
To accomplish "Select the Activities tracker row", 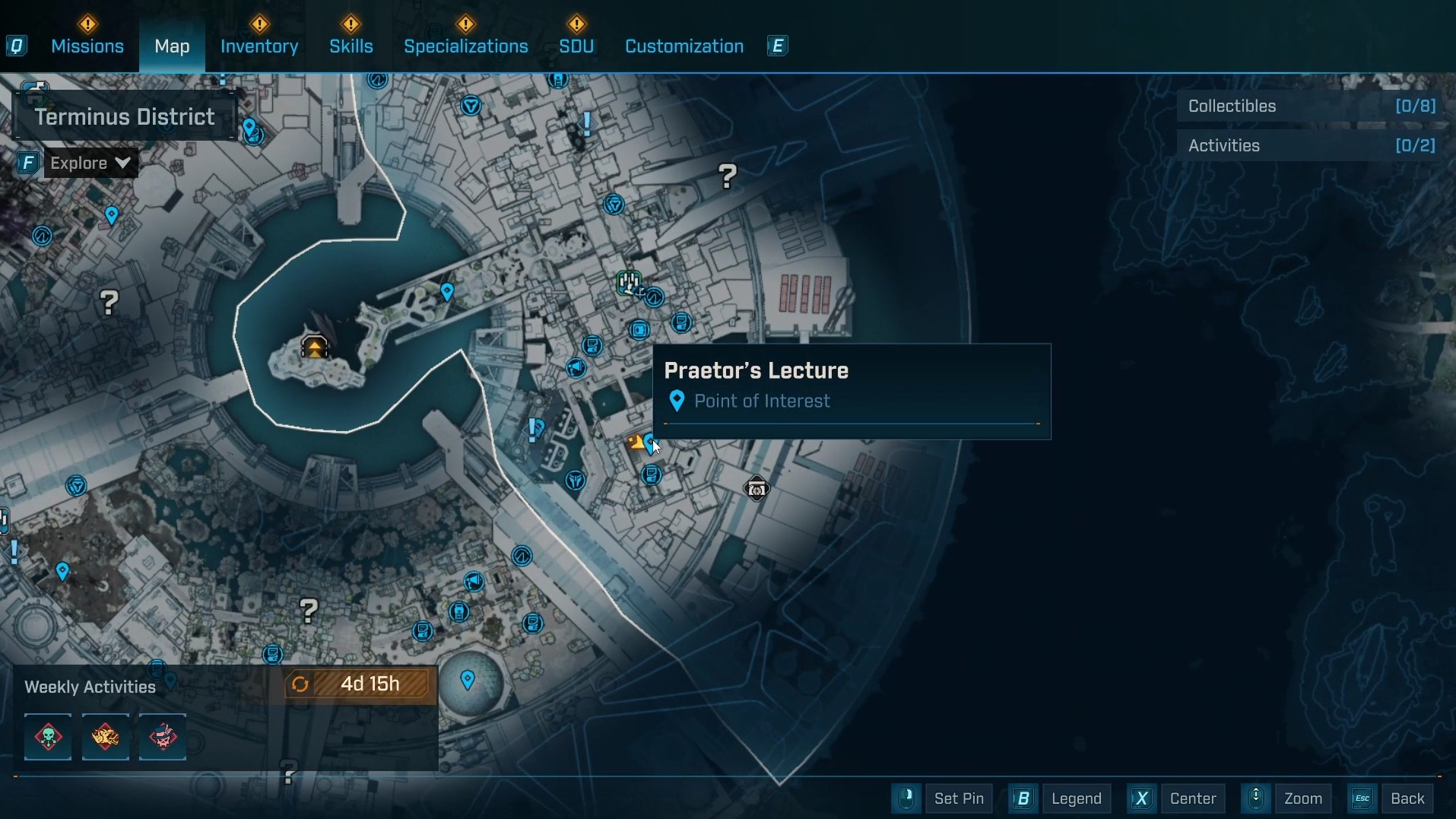I will pyautogui.click(x=1312, y=146).
